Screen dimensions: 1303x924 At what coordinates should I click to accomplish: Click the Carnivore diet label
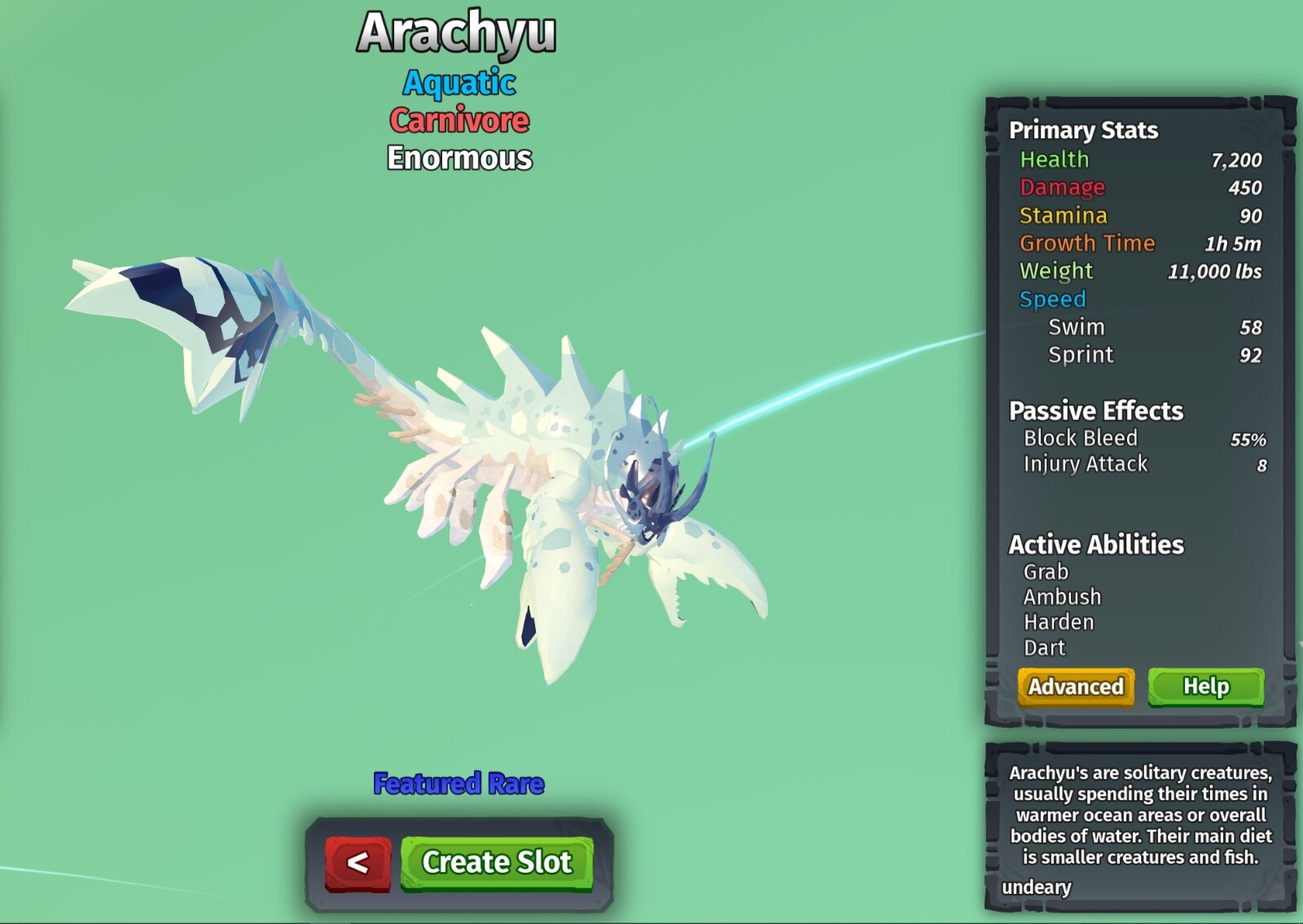tap(459, 120)
